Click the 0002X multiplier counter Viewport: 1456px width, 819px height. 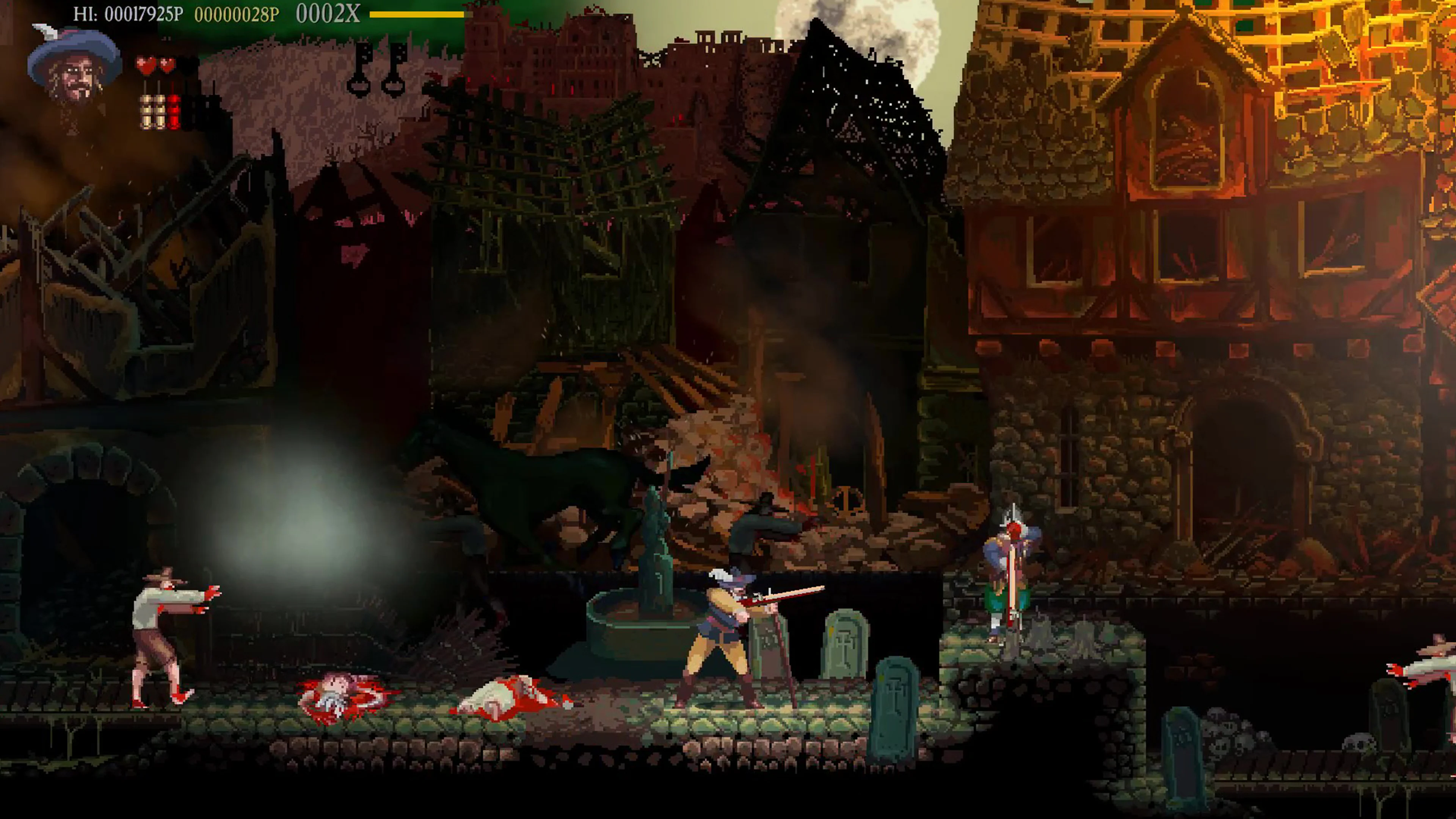click(328, 14)
